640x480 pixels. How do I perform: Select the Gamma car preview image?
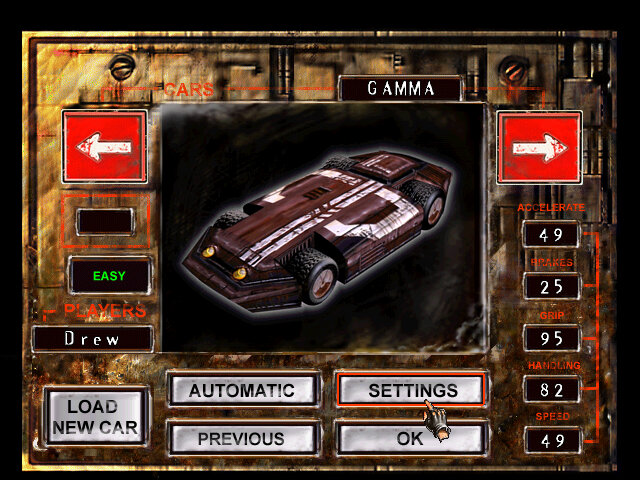pos(322,225)
